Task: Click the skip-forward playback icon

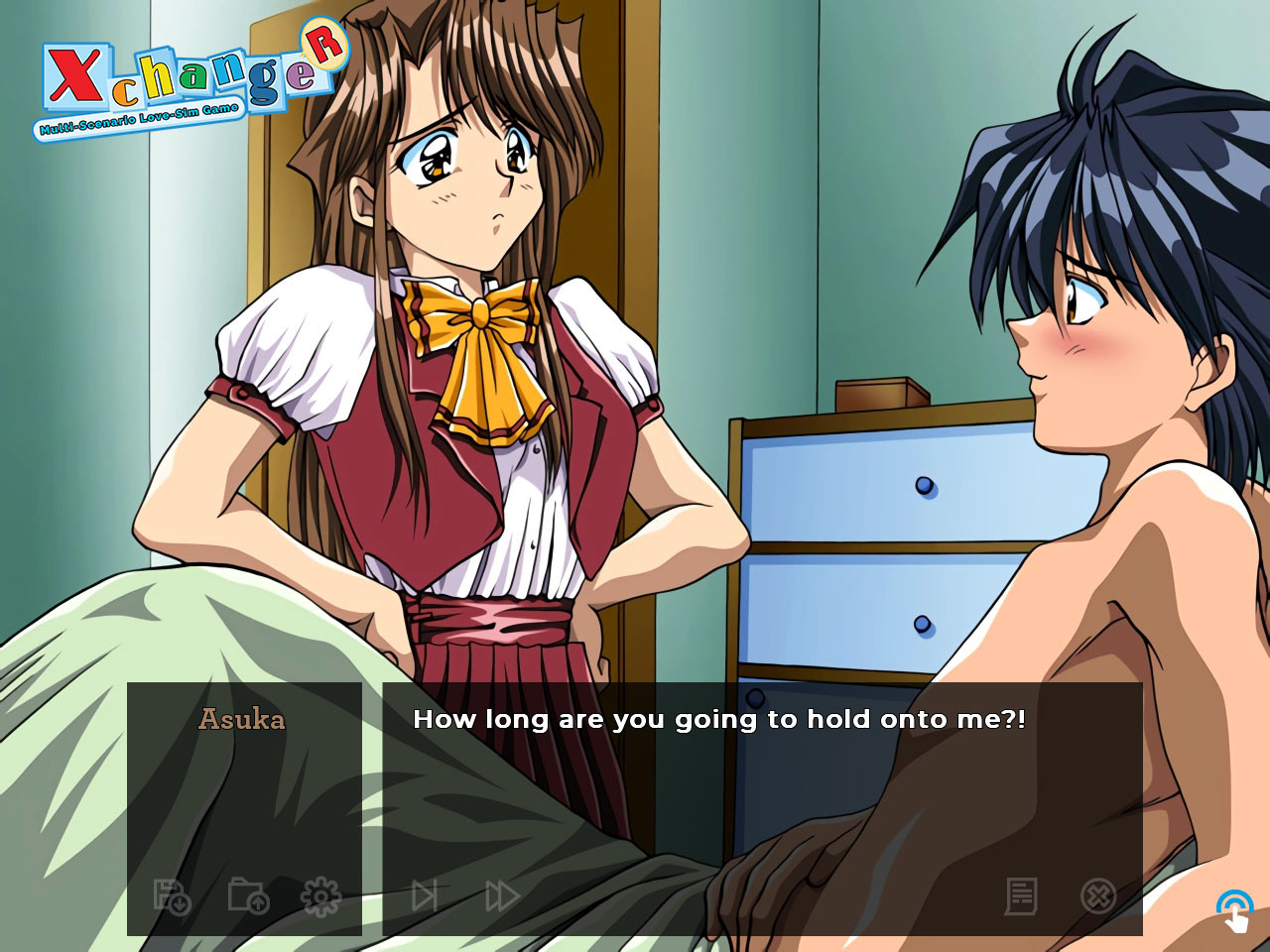Action: tap(425, 895)
